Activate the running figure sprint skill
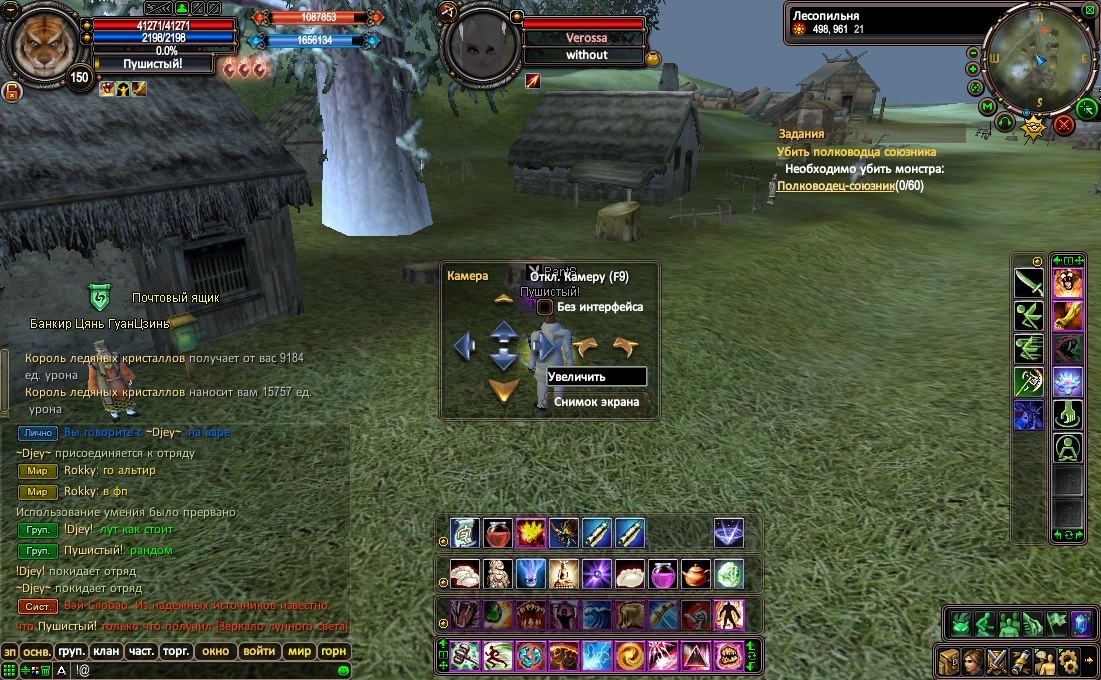Screen dimensions: 1101x680 (498, 655)
